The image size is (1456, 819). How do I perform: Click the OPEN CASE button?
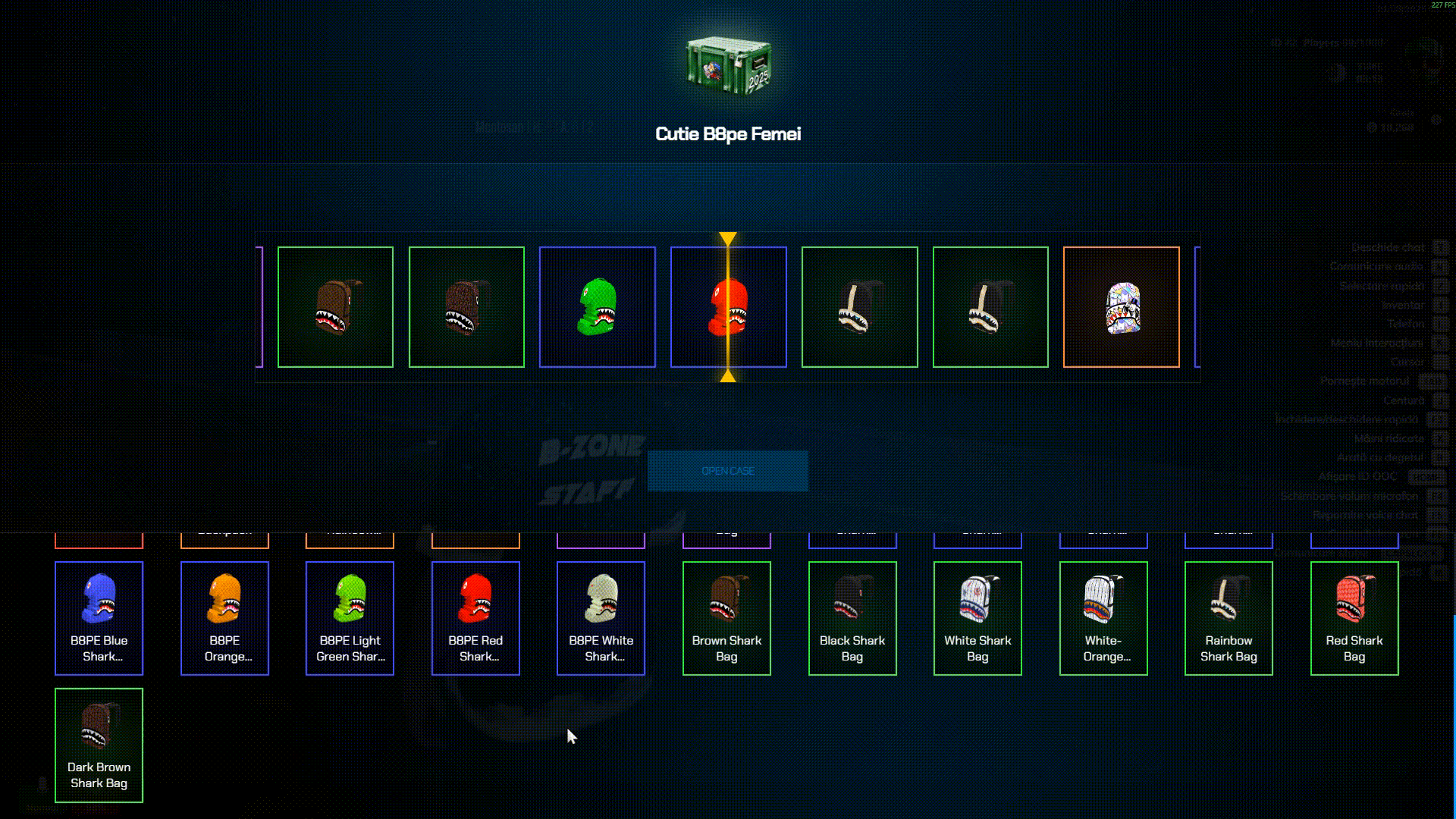[727, 471]
